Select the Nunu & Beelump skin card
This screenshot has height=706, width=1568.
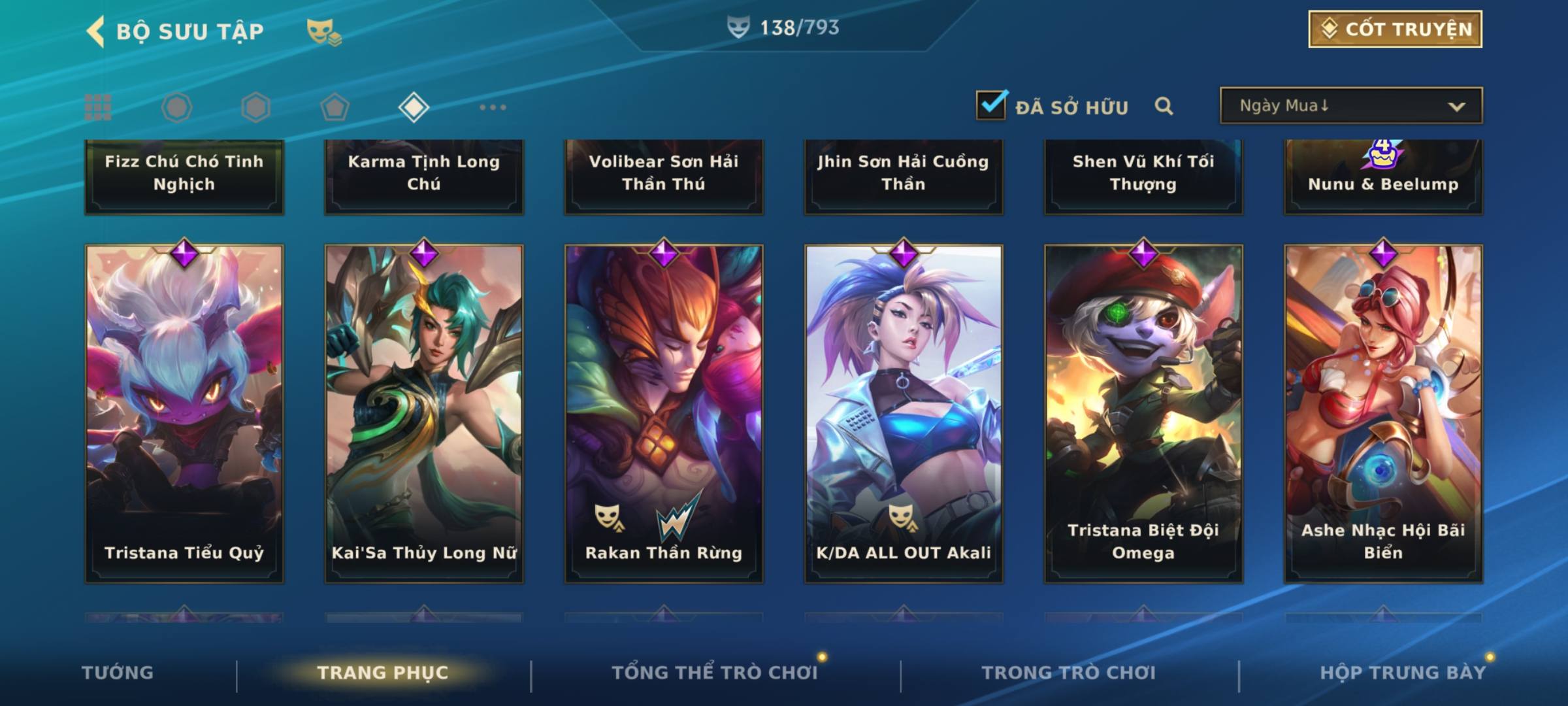tap(1383, 176)
